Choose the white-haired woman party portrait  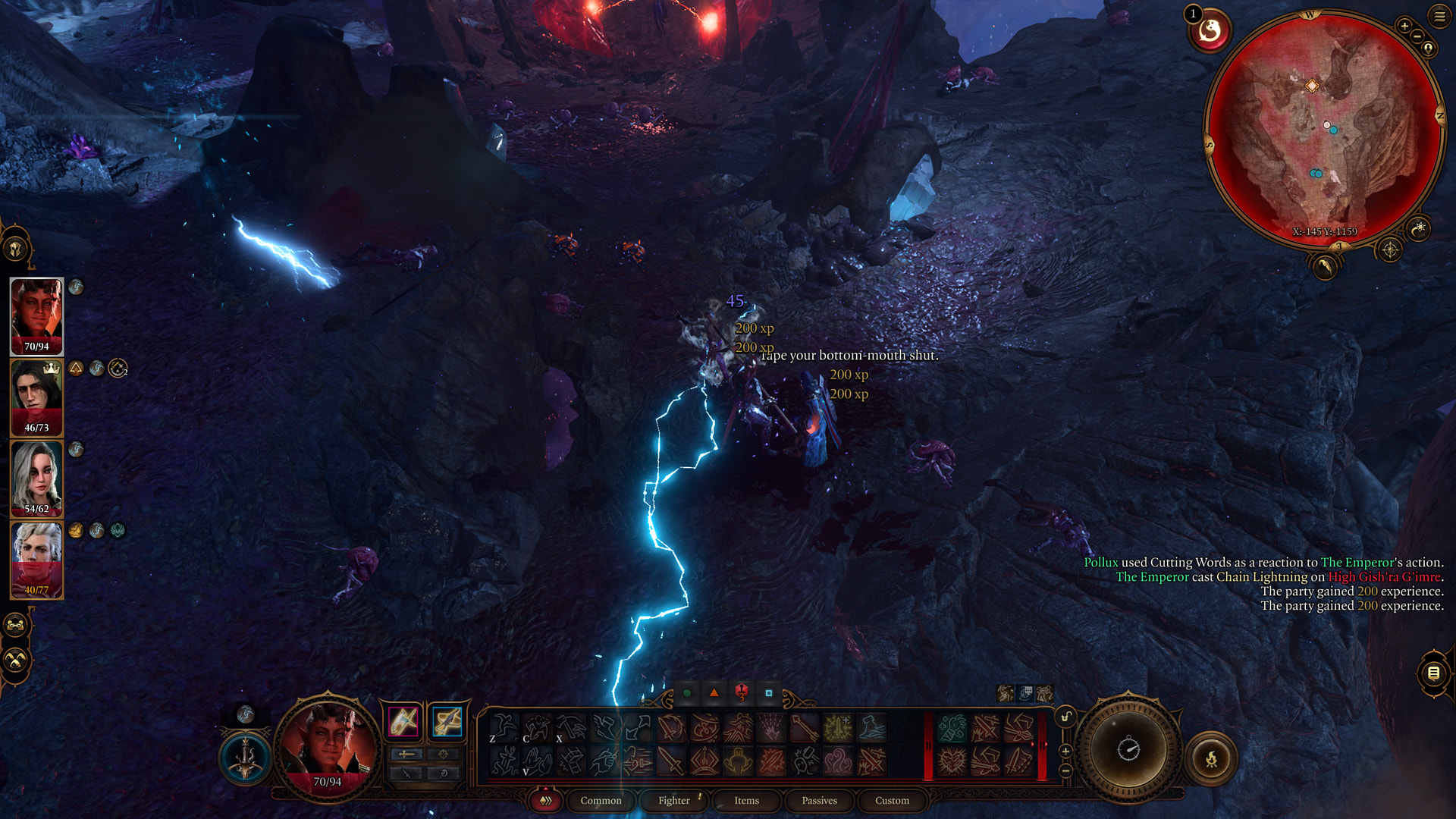(36, 479)
